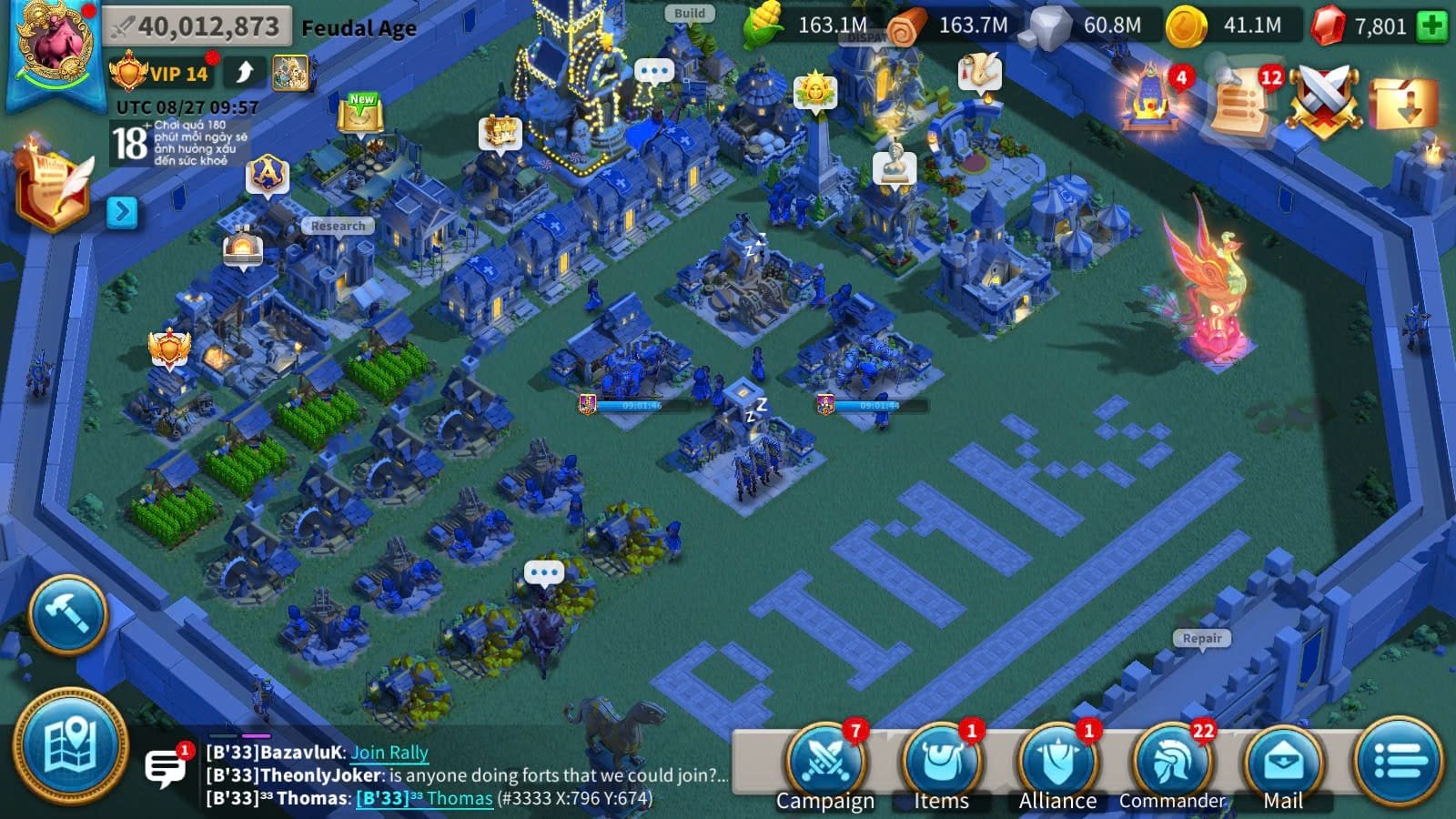Open the chat window speech icon

click(x=166, y=768)
